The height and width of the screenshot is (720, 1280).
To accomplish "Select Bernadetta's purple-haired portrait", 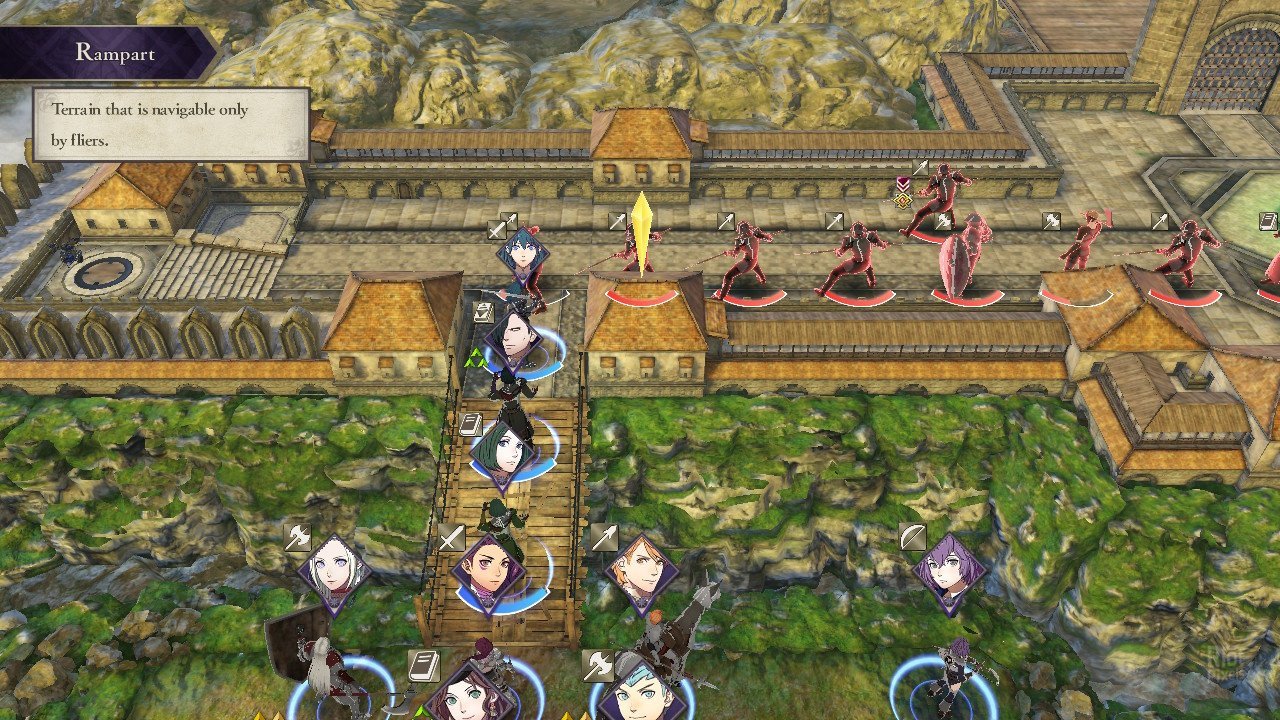I will point(950,573).
